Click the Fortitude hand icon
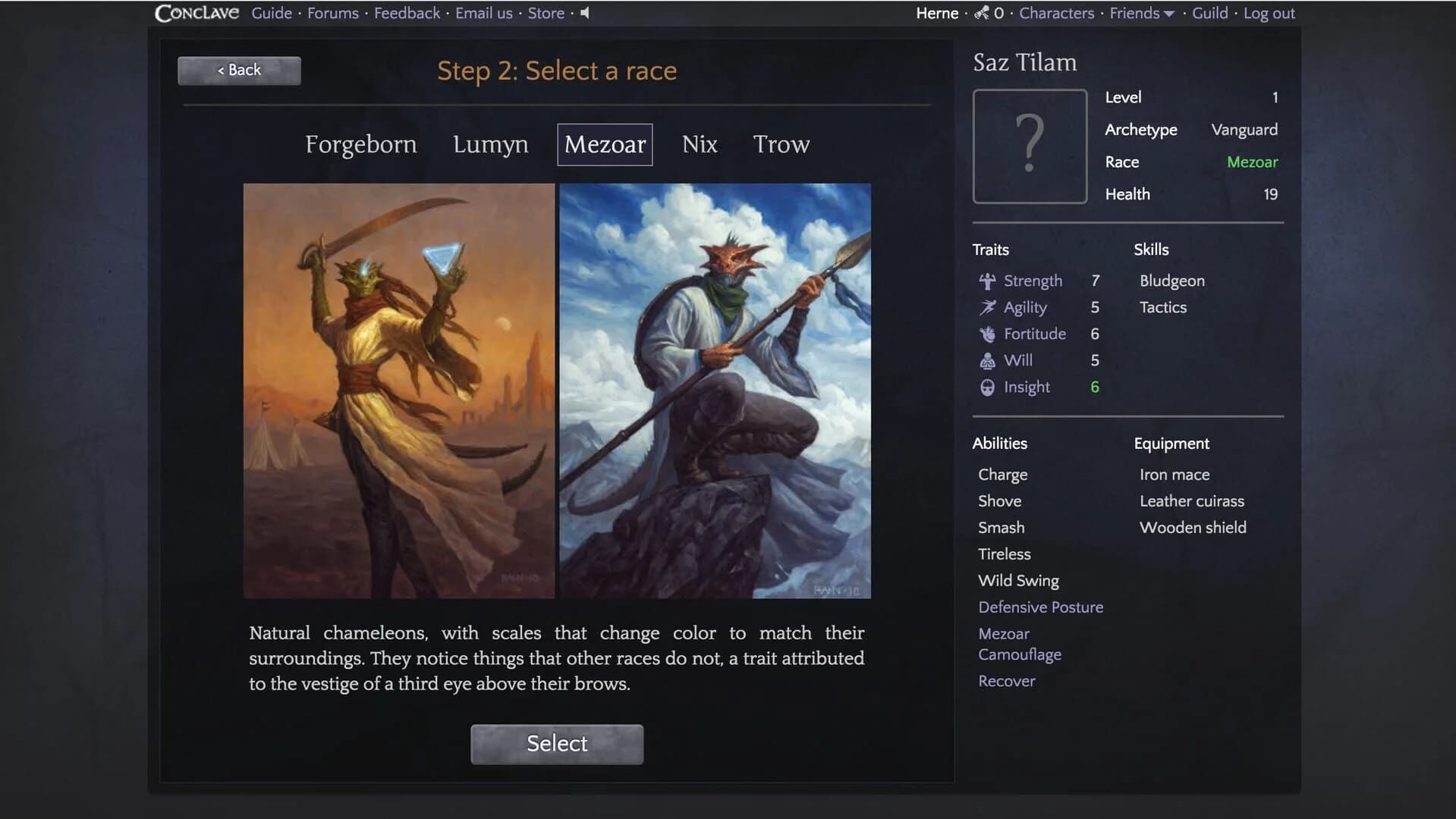The image size is (1456, 819). 987,334
